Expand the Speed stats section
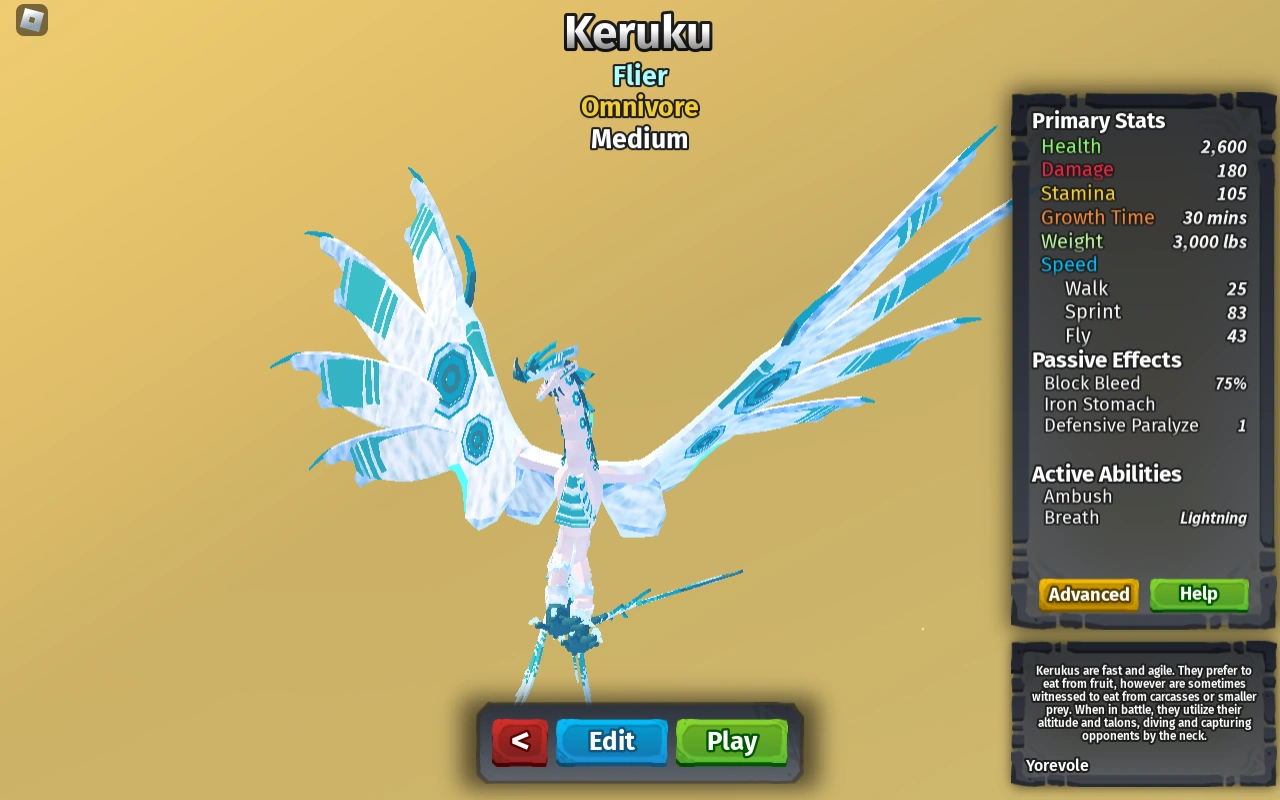The height and width of the screenshot is (800, 1280). tap(1068, 264)
